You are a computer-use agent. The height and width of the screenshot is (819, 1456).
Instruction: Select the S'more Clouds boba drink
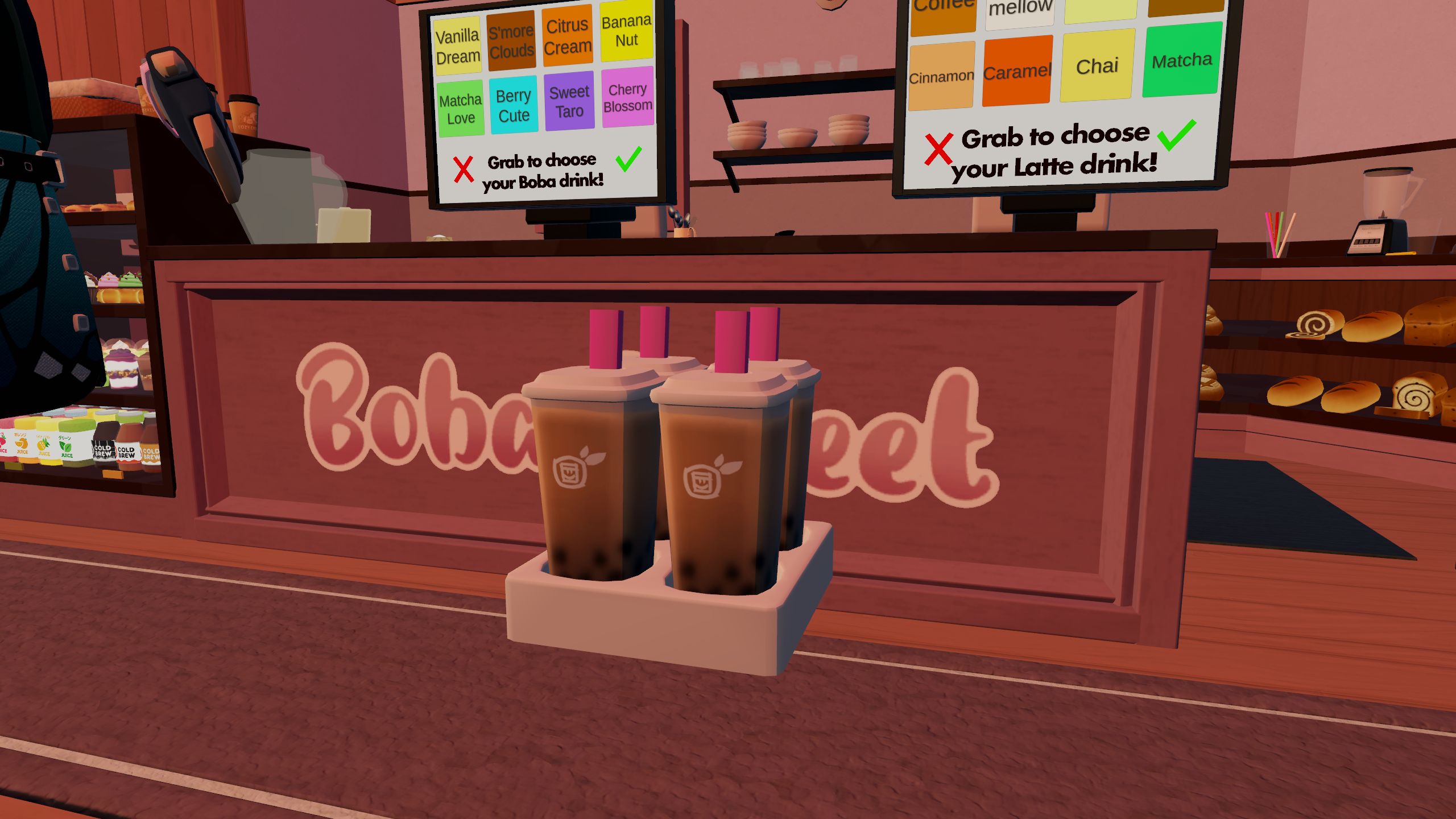coord(511,41)
